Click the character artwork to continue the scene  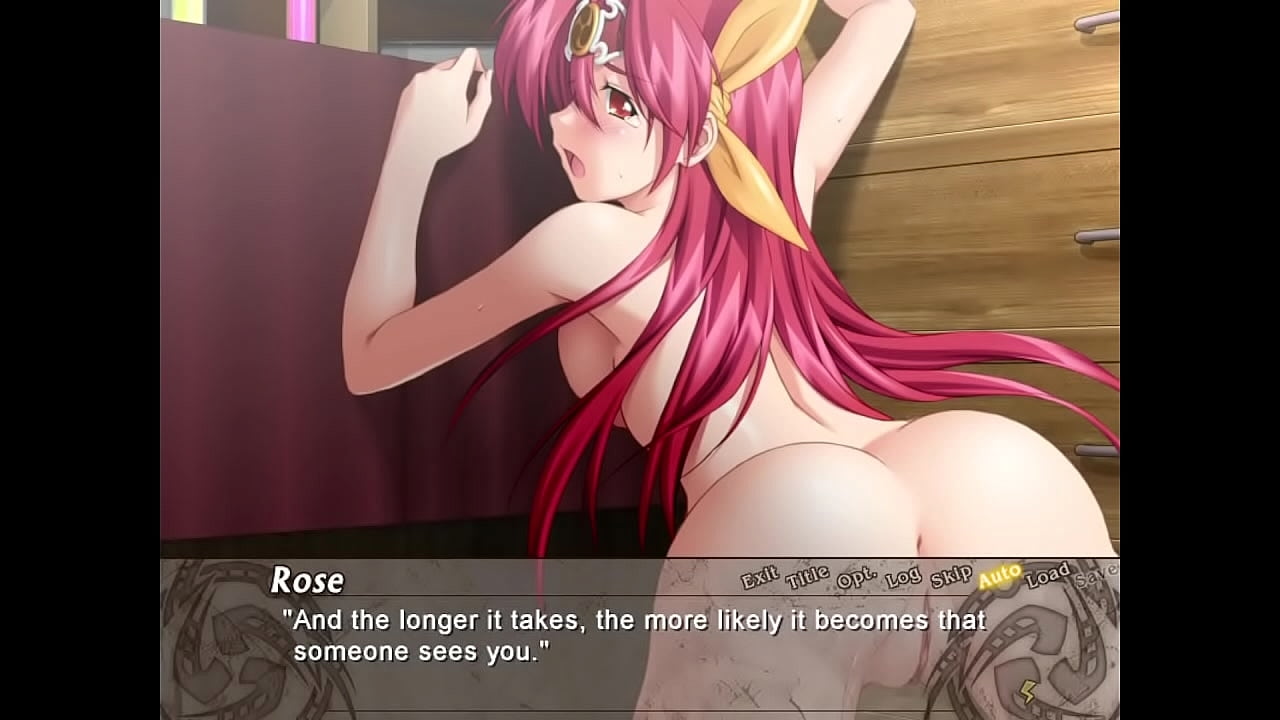[640, 280]
